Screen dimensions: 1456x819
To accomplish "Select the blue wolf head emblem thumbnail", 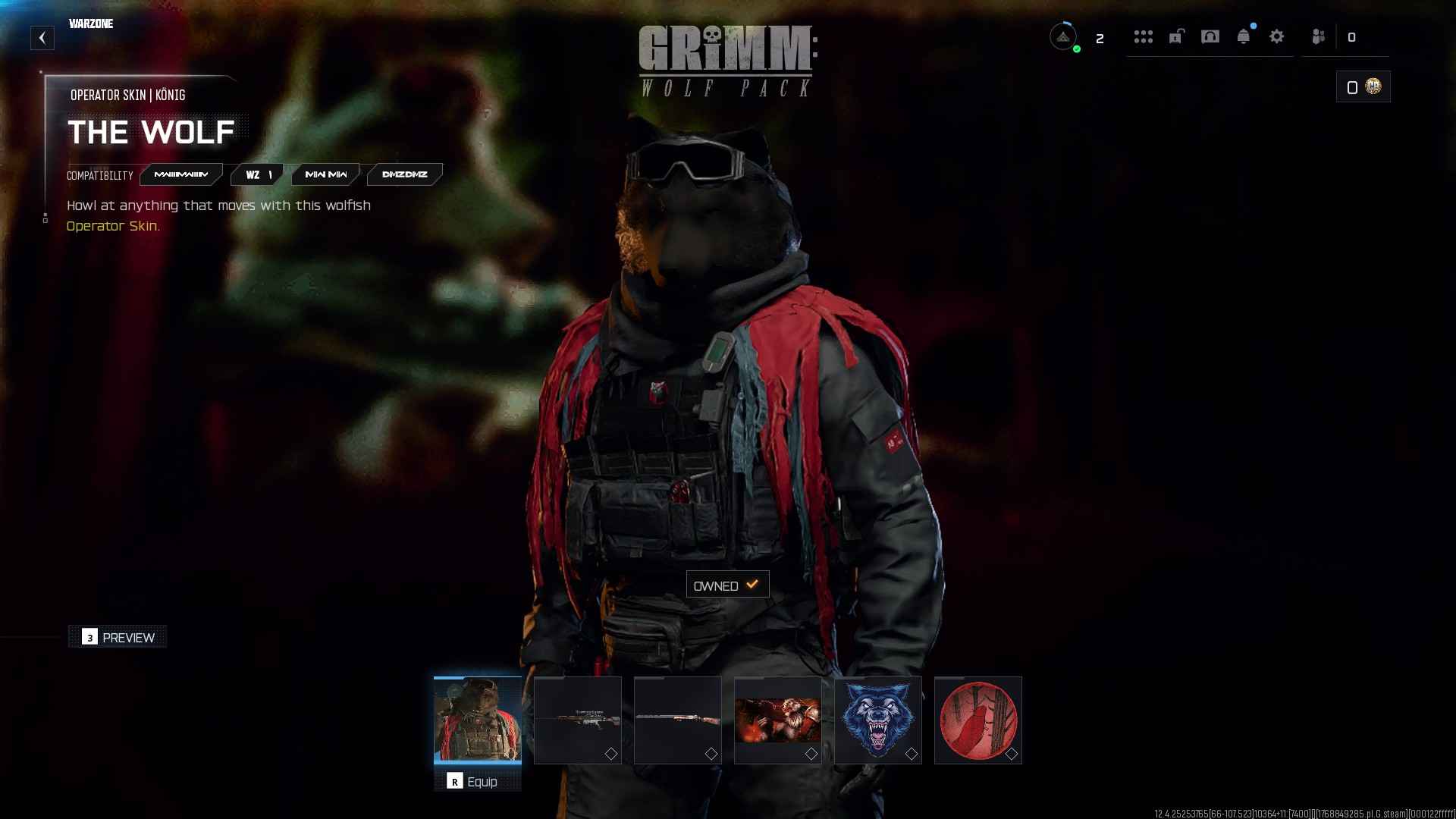I will click(877, 720).
